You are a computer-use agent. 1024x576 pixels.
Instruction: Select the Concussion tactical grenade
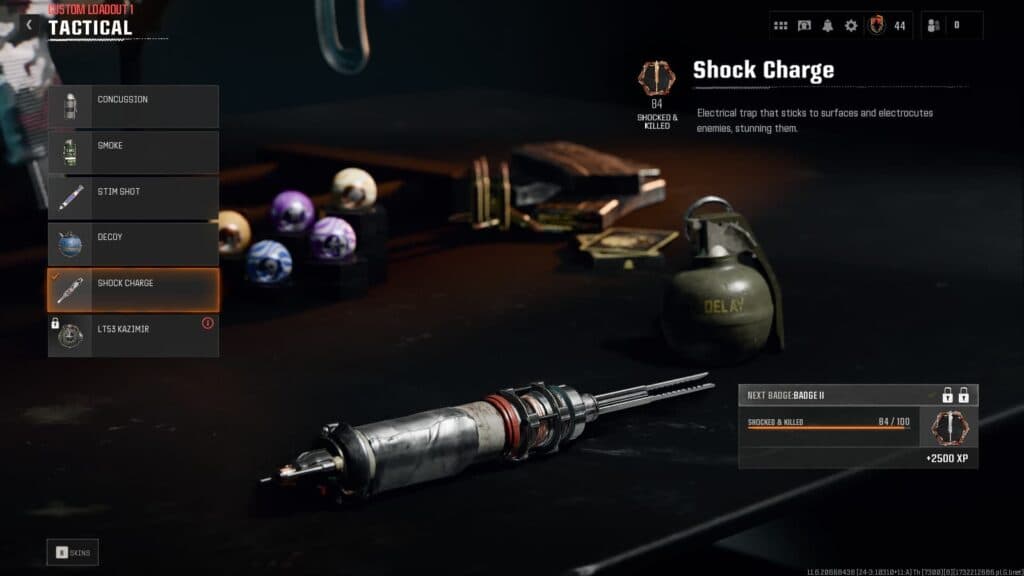[x=133, y=106]
